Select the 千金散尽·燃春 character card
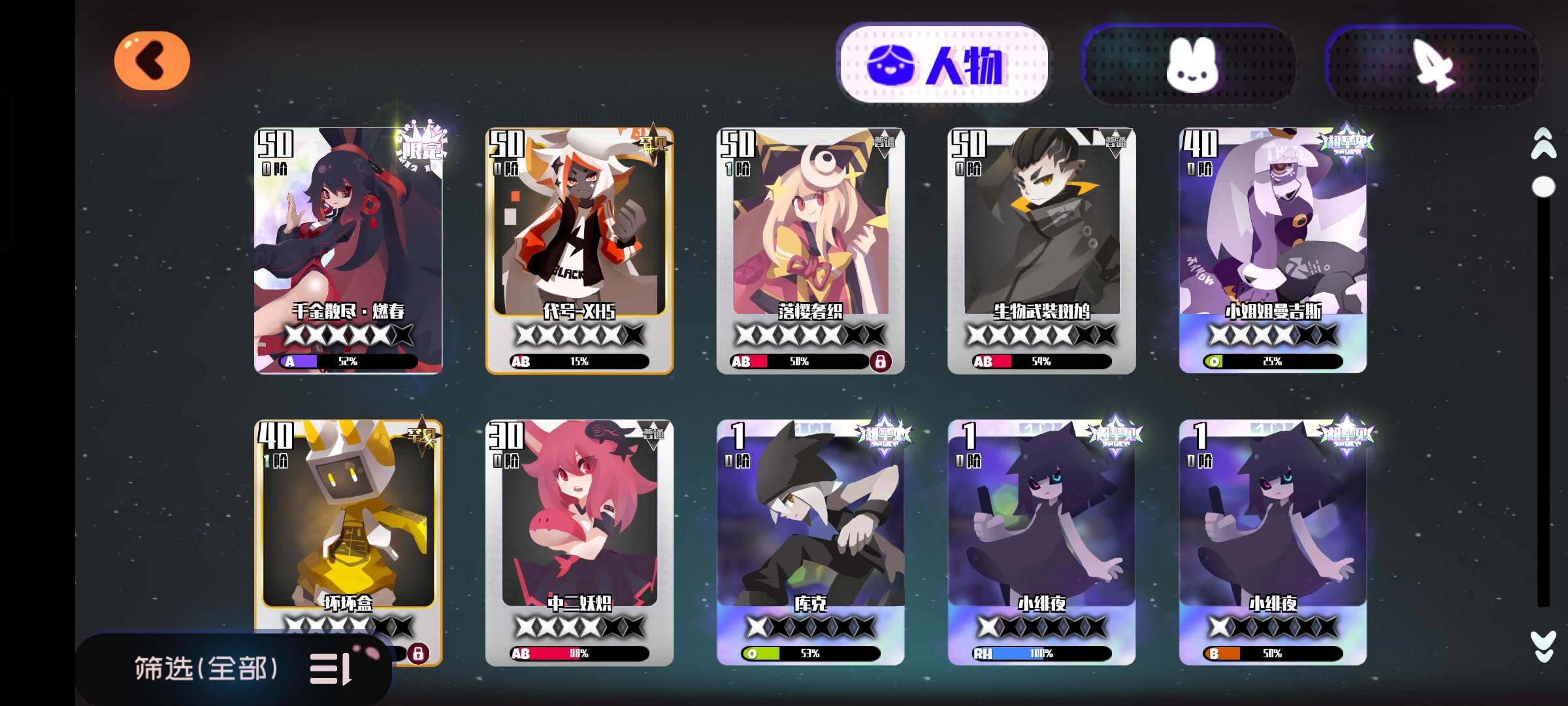 click(x=338, y=255)
